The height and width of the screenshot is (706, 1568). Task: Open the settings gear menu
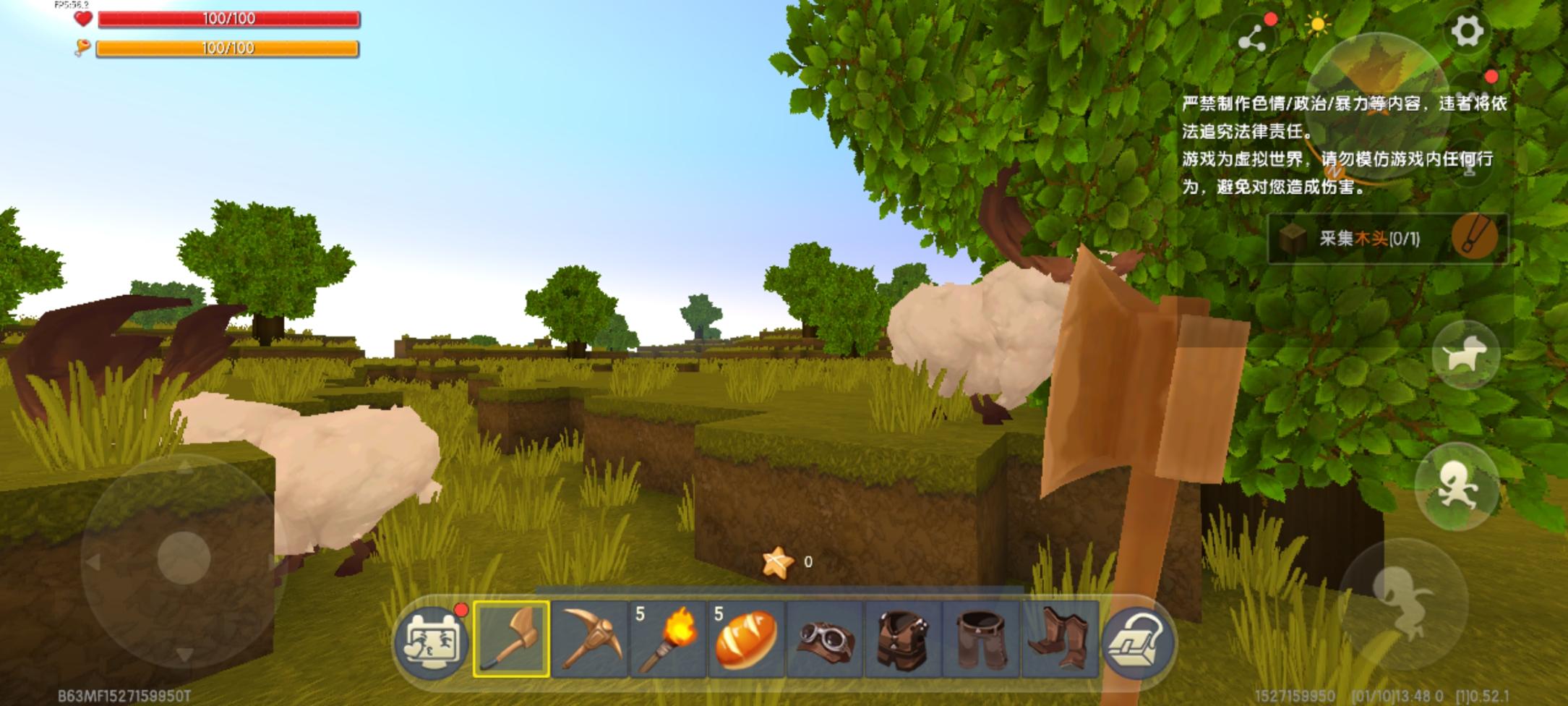pyautogui.click(x=1466, y=31)
